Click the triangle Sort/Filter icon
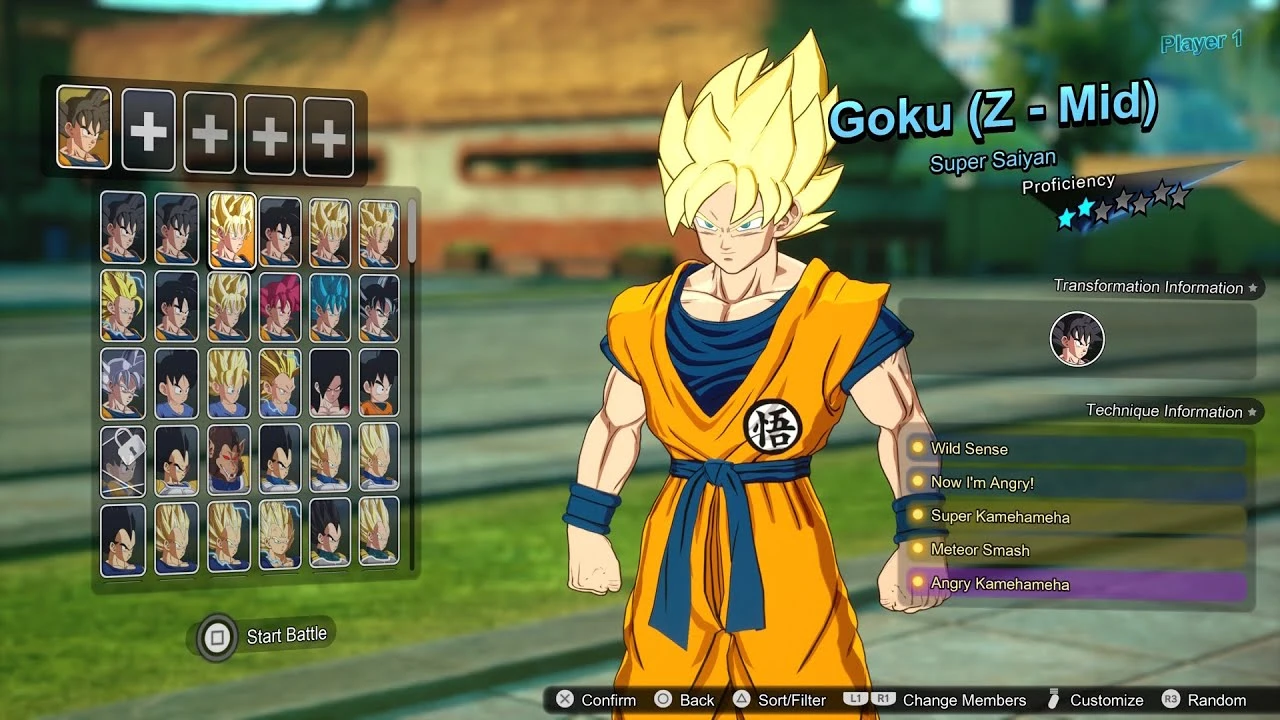1280x720 pixels. click(741, 700)
